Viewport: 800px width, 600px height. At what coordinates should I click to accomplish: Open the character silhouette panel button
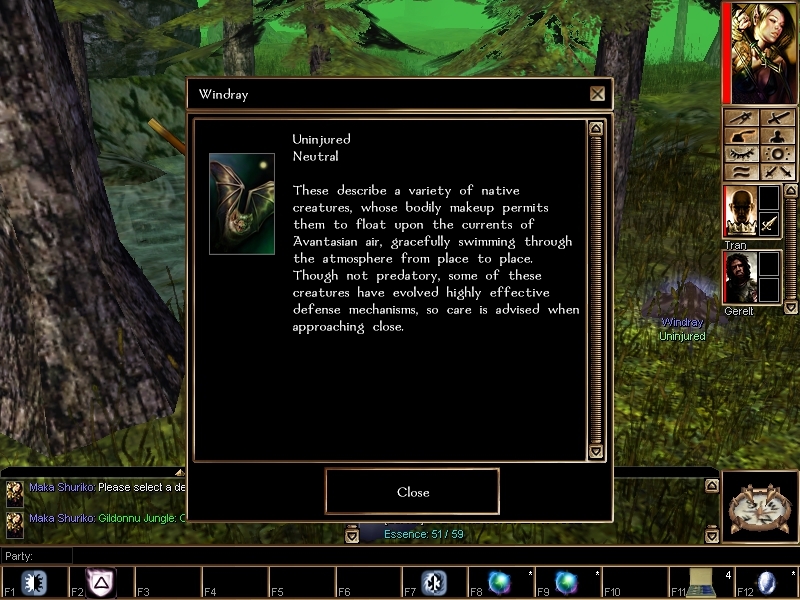point(779,136)
